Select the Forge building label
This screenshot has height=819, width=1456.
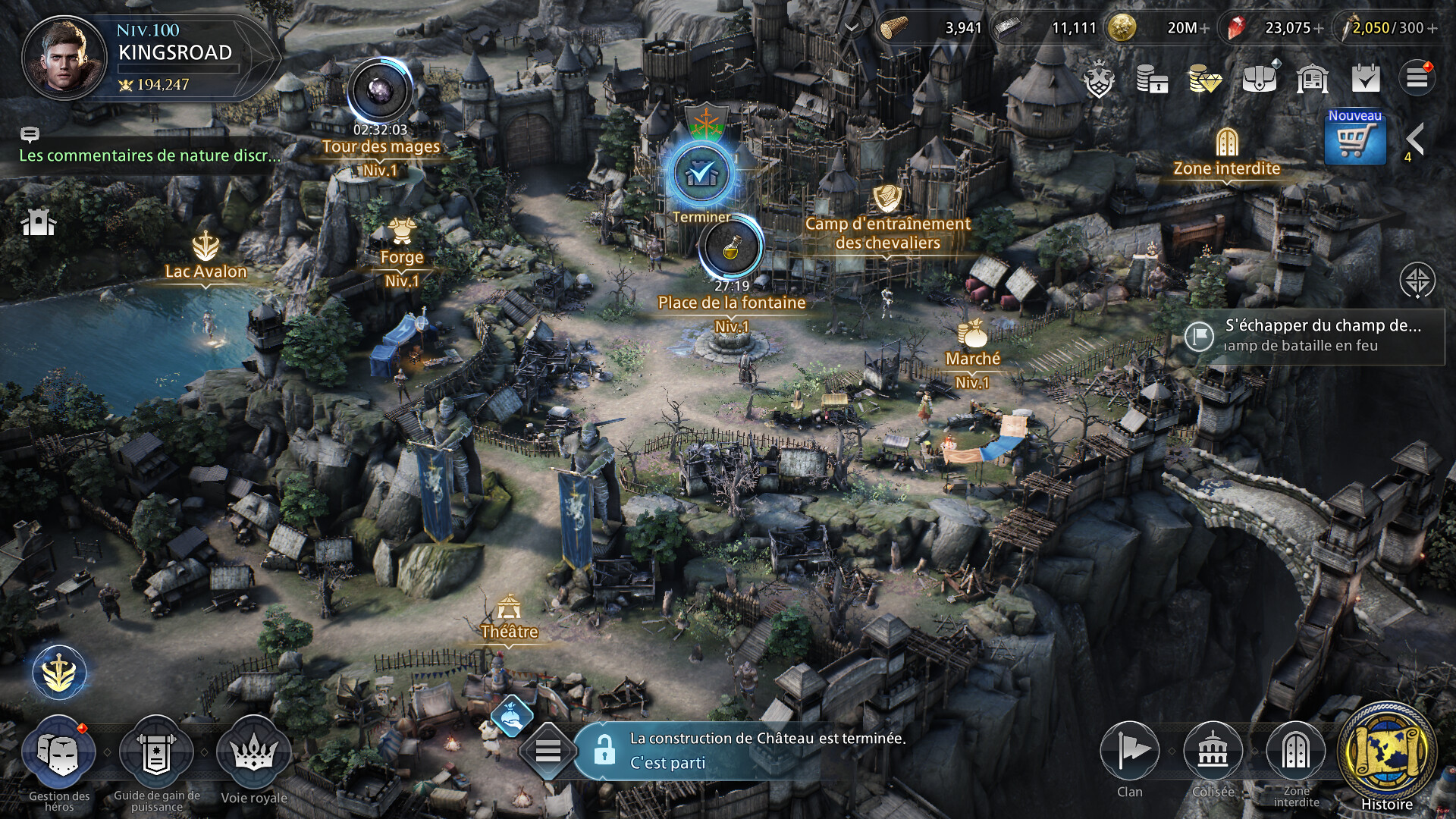(402, 257)
